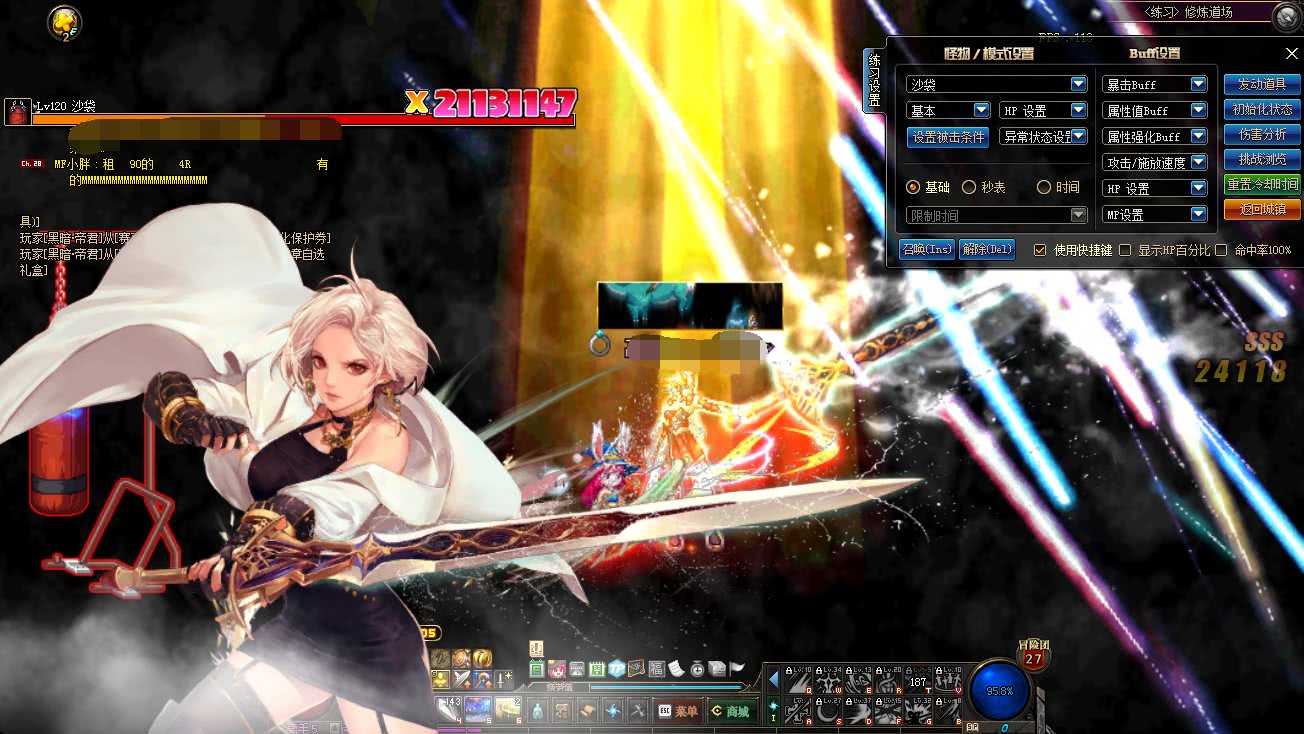The image size is (1304, 734).
Task: Select the 秒表 radio option
Action: (x=969, y=187)
